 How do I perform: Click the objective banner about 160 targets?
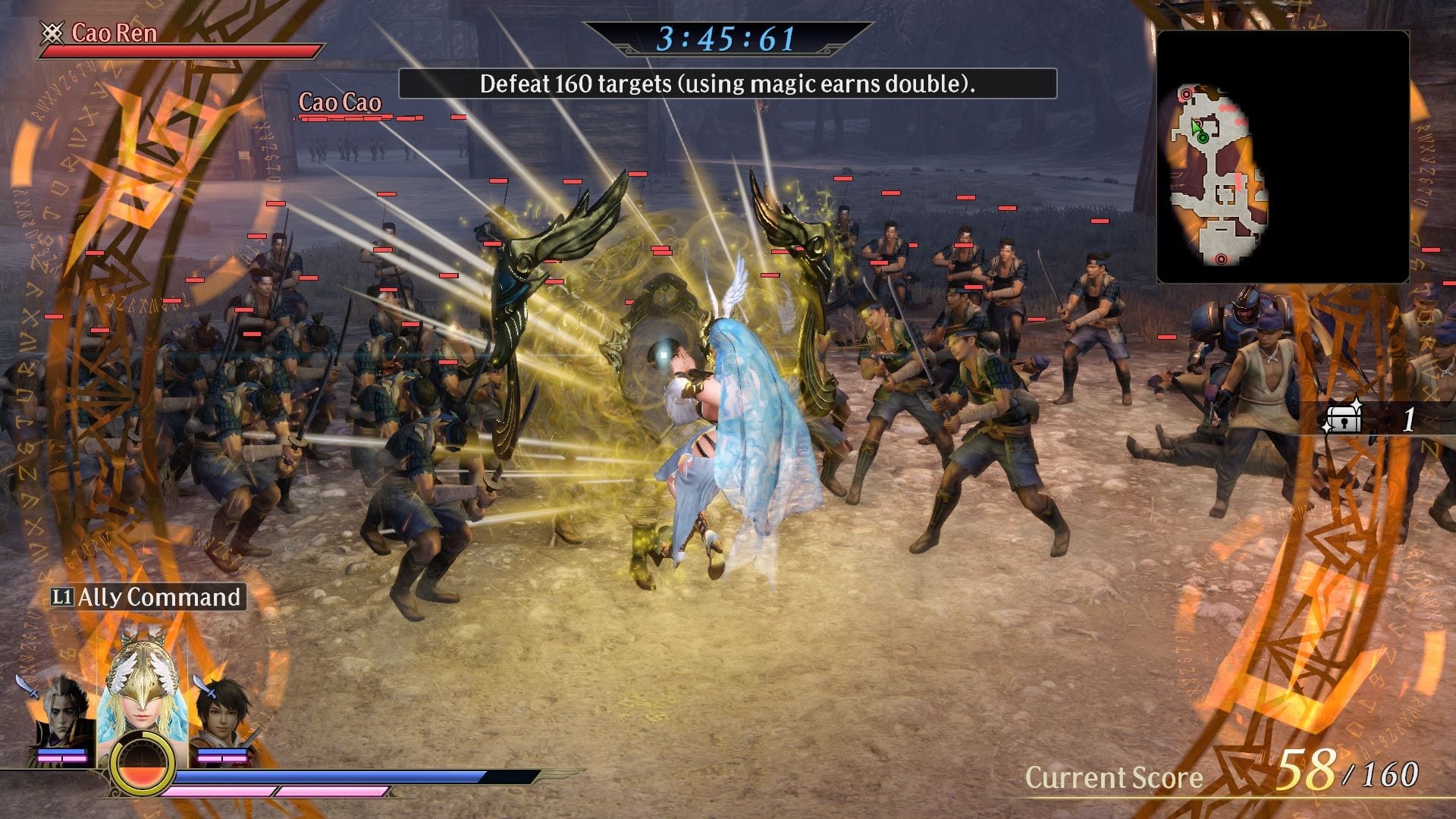(x=727, y=83)
